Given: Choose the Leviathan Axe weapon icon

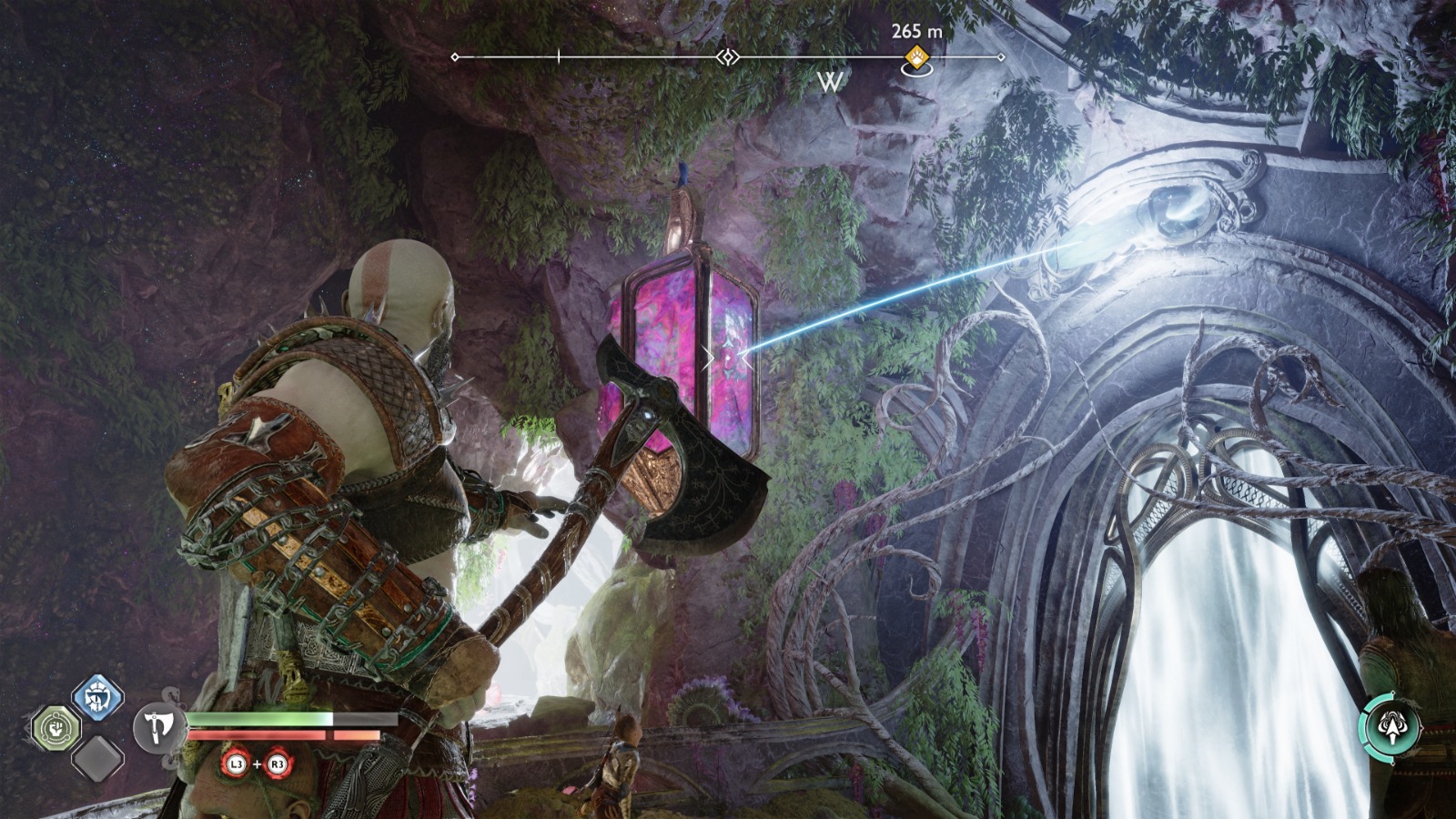Looking at the screenshot, I should pos(160,727).
